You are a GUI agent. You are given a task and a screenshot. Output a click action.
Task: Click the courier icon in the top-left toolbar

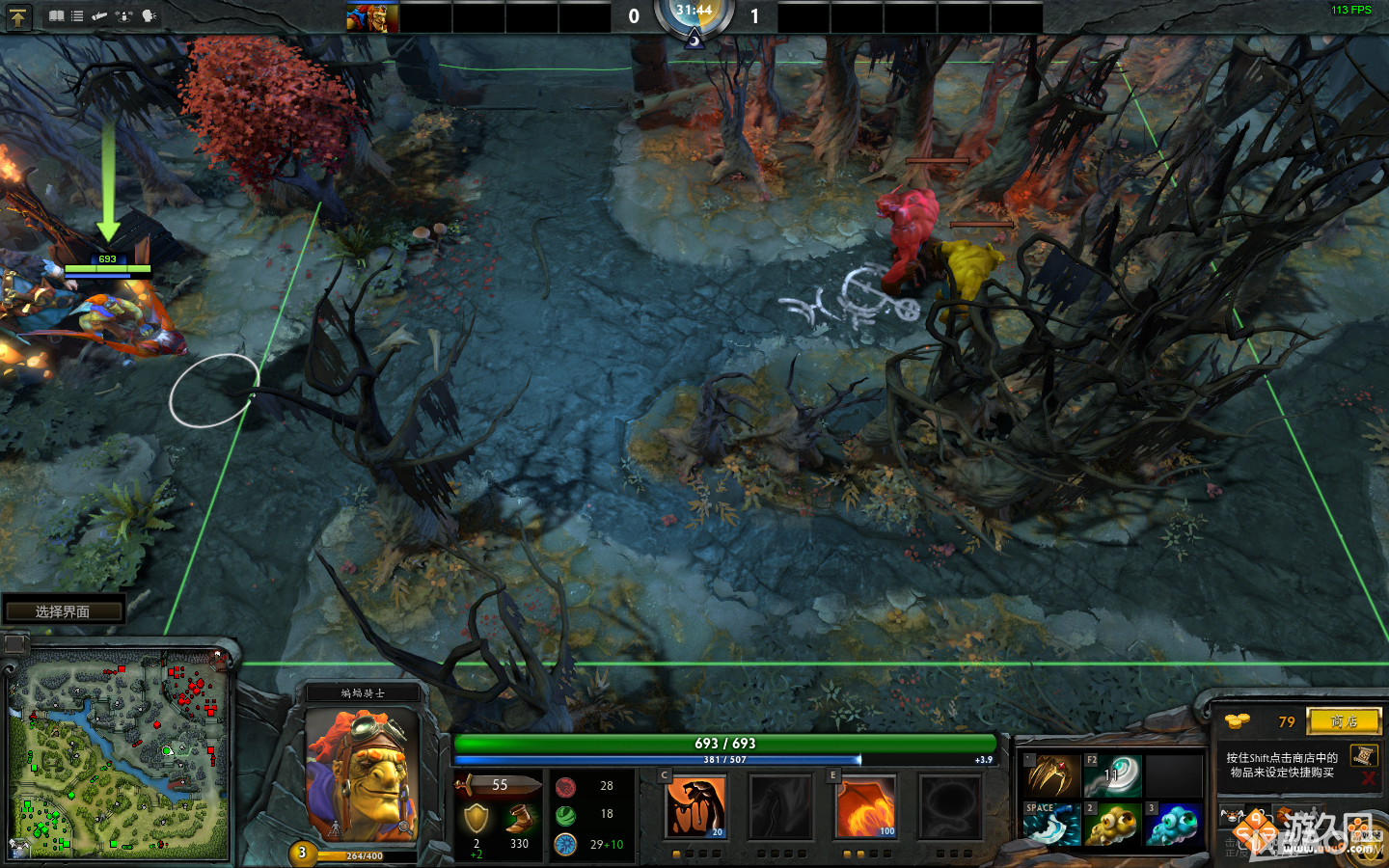coord(99,15)
